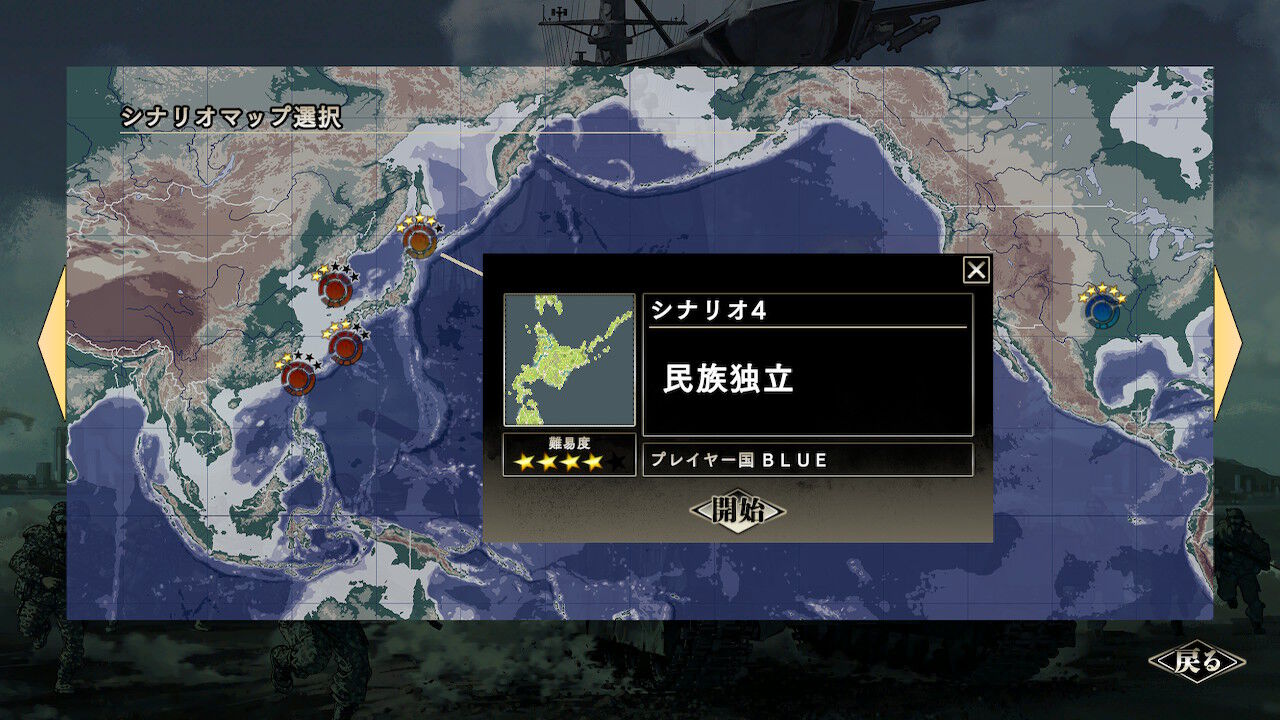Image resolution: width=1280 pixels, height=720 pixels.
Task: Select the scenario marker near the Korean Peninsula
Action: tap(338, 287)
